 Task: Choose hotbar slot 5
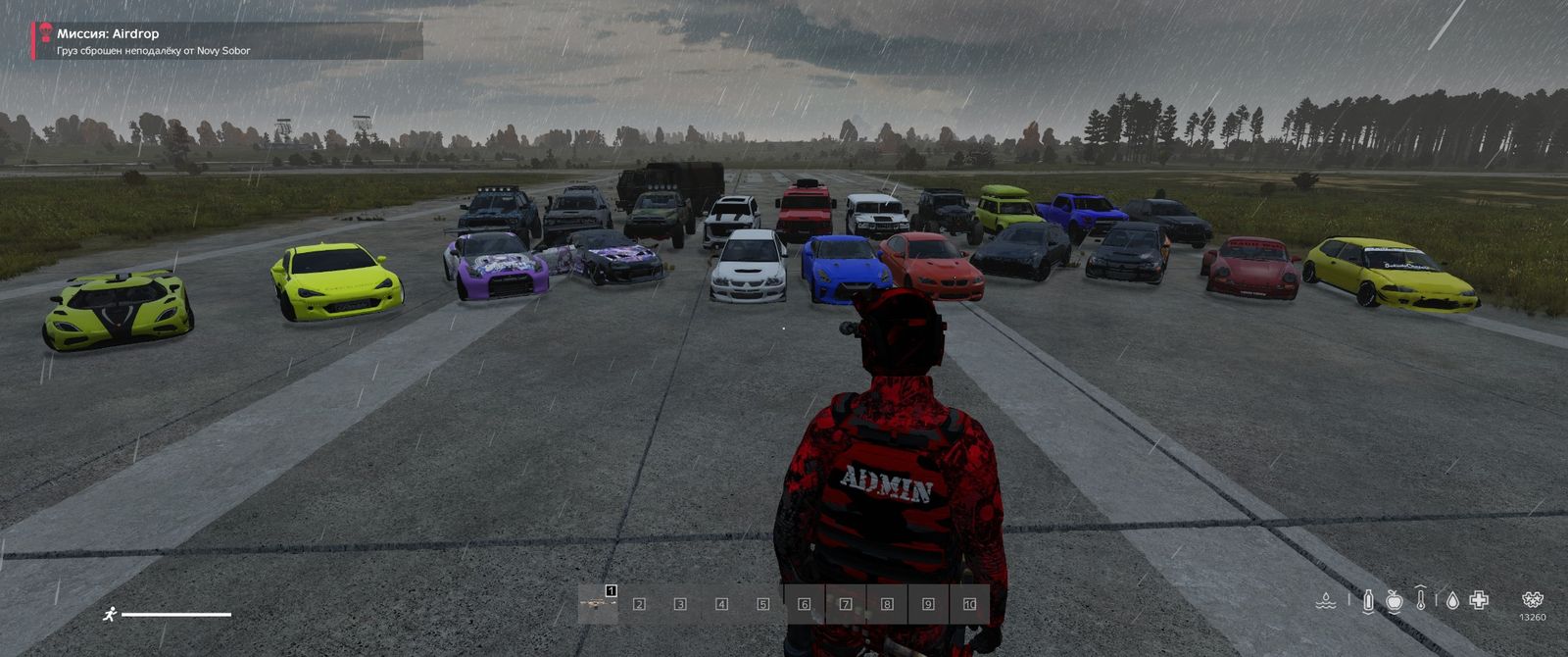coord(762,604)
